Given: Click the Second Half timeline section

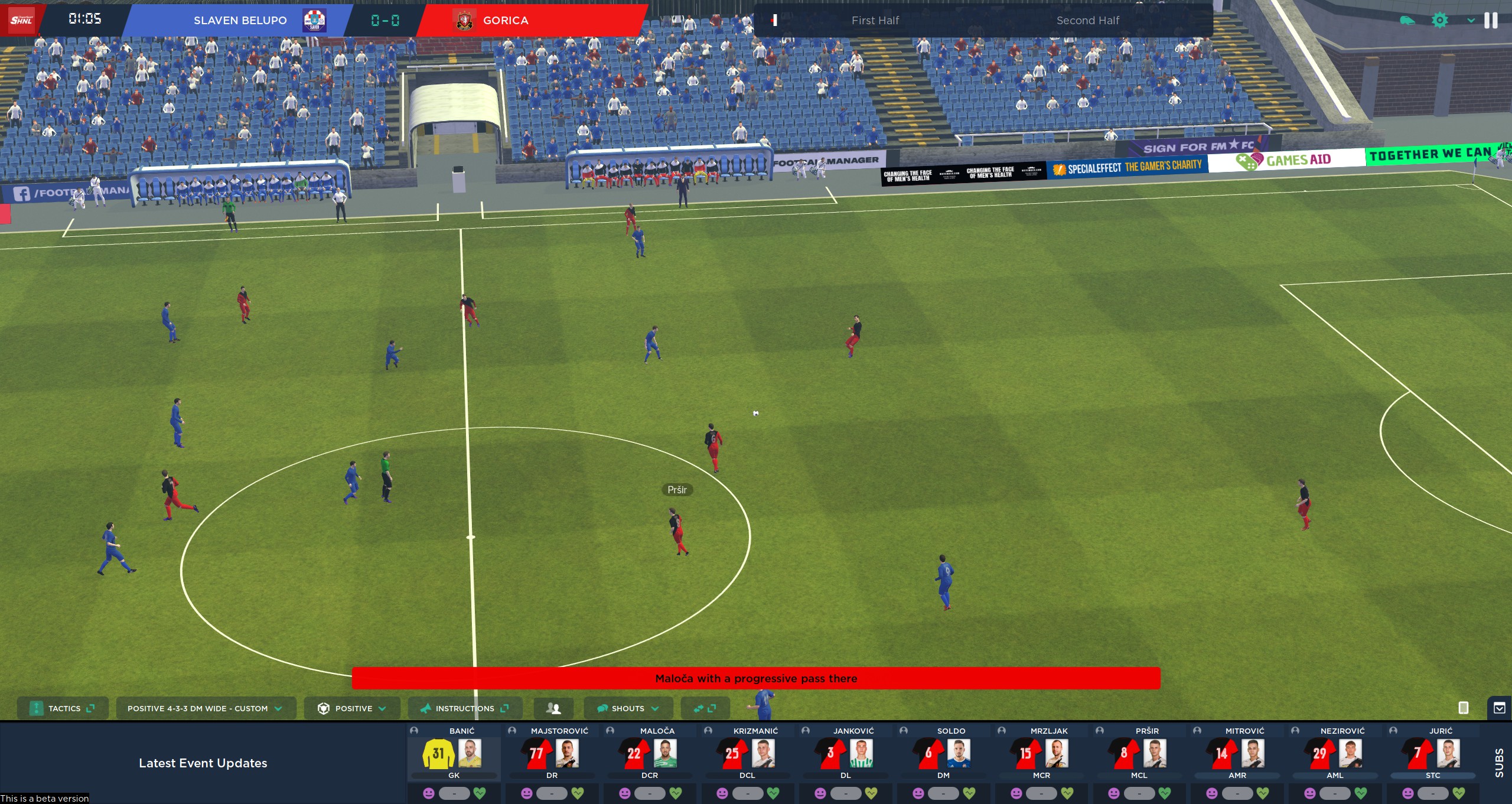Looking at the screenshot, I should (1087, 21).
